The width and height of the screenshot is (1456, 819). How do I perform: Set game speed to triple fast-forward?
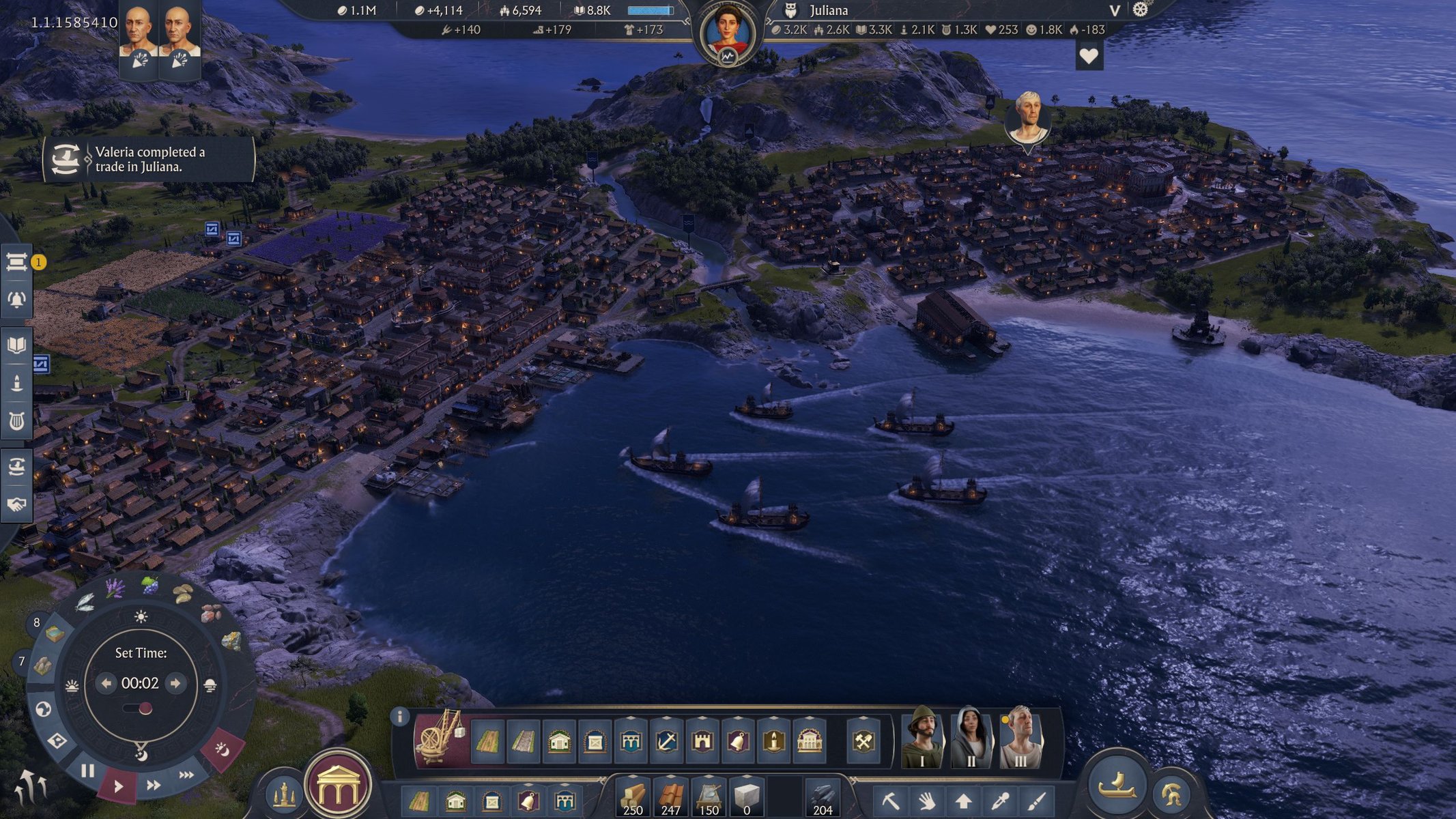click(x=186, y=775)
